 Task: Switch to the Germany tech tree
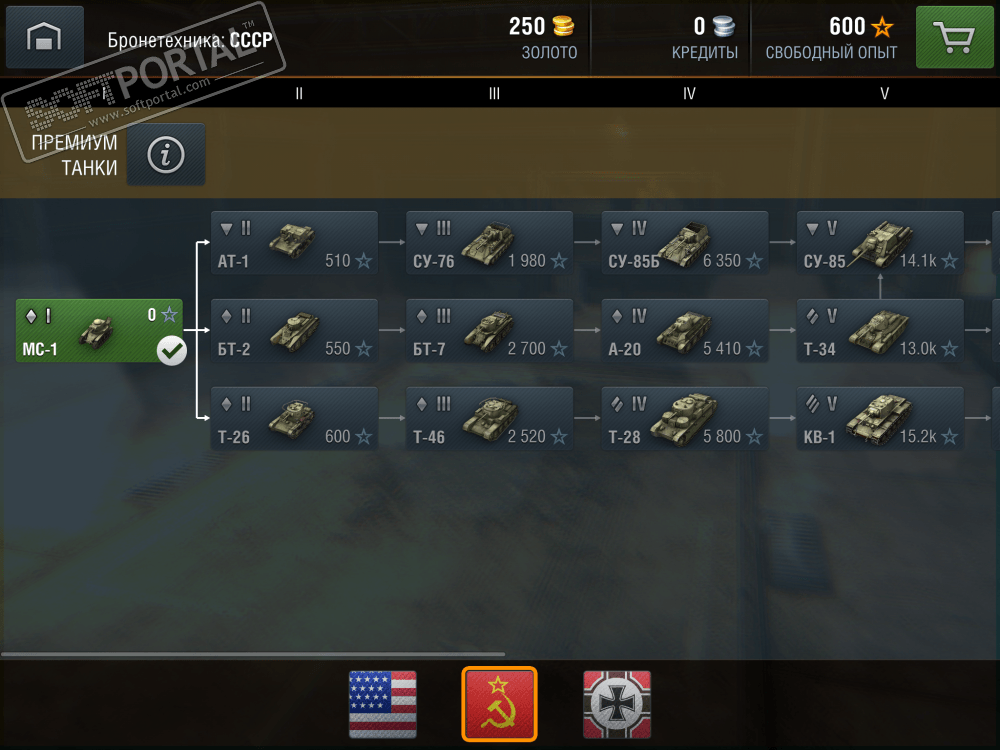point(617,704)
